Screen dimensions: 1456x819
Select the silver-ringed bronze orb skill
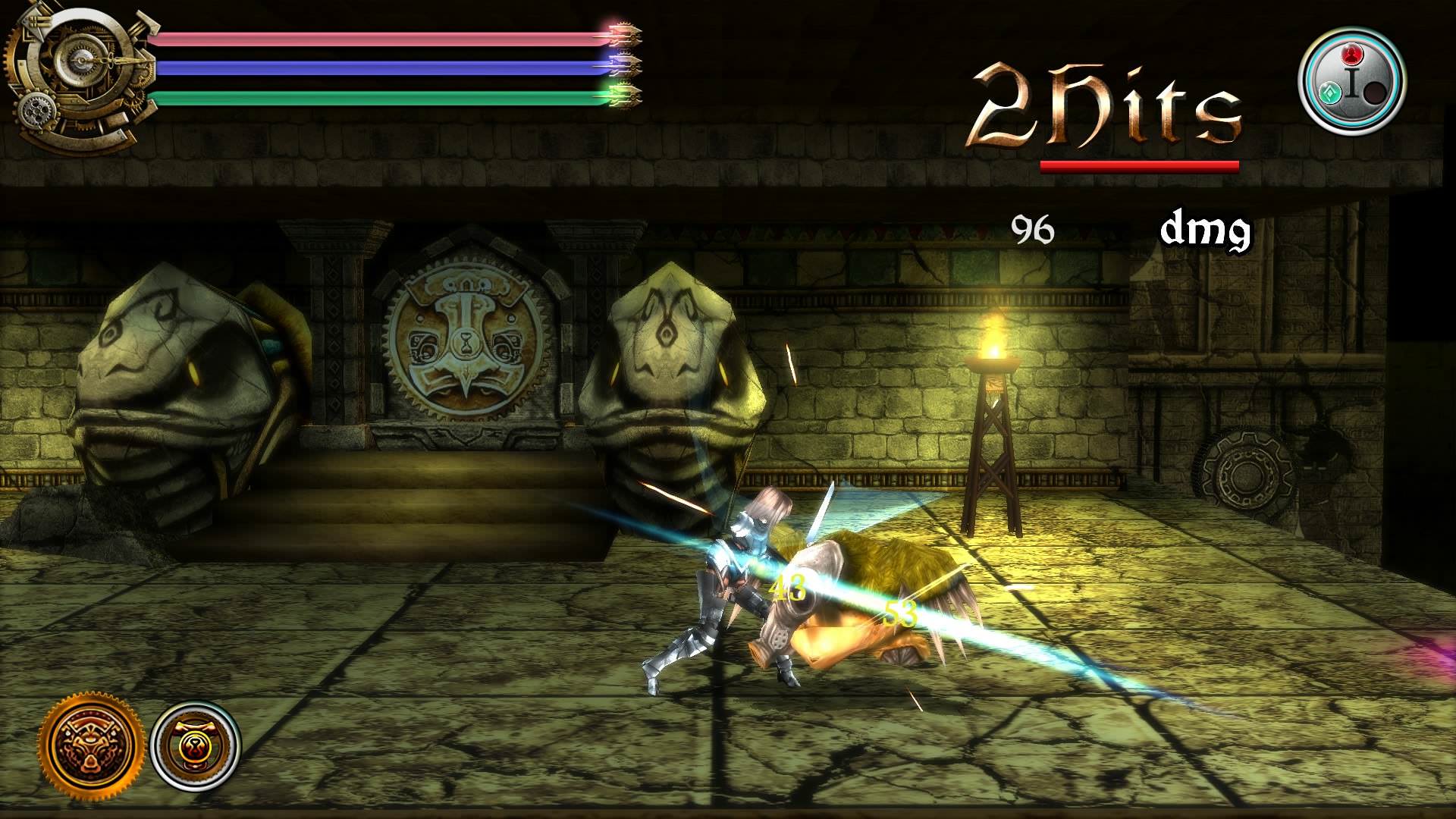point(196,743)
